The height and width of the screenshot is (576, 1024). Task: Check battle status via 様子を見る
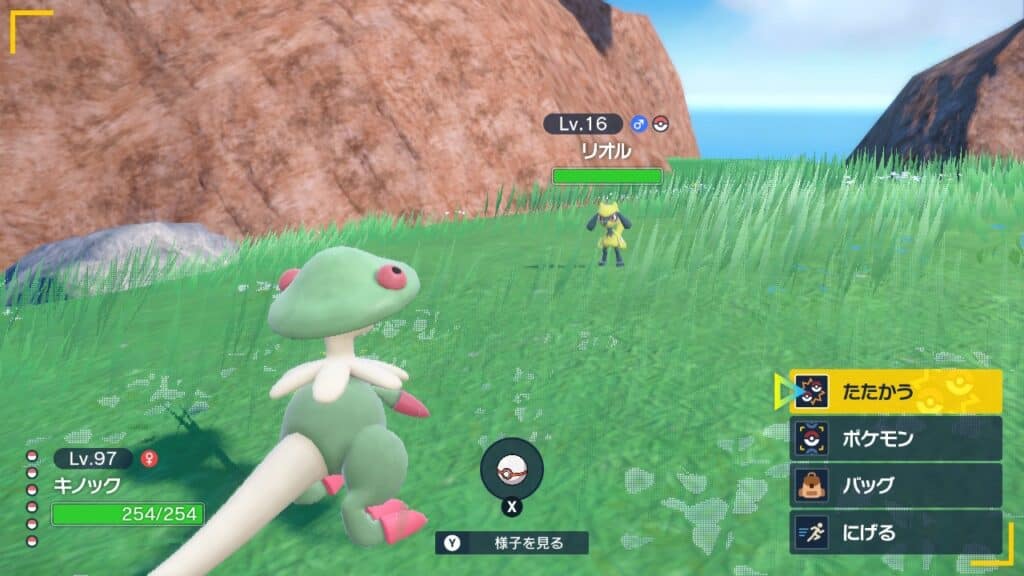pyautogui.click(x=512, y=543)
